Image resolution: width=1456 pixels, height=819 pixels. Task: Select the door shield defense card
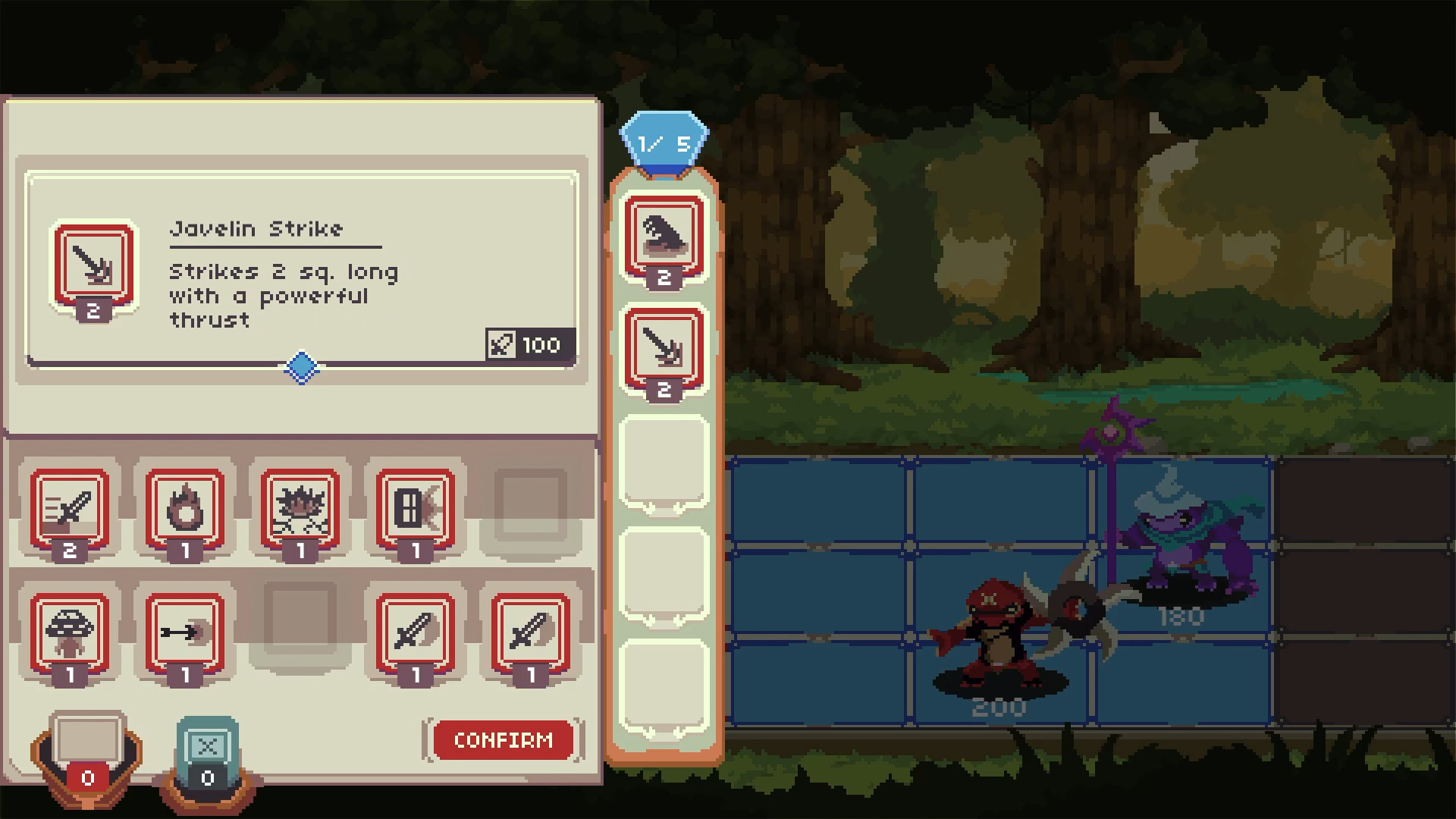(415, 512)
